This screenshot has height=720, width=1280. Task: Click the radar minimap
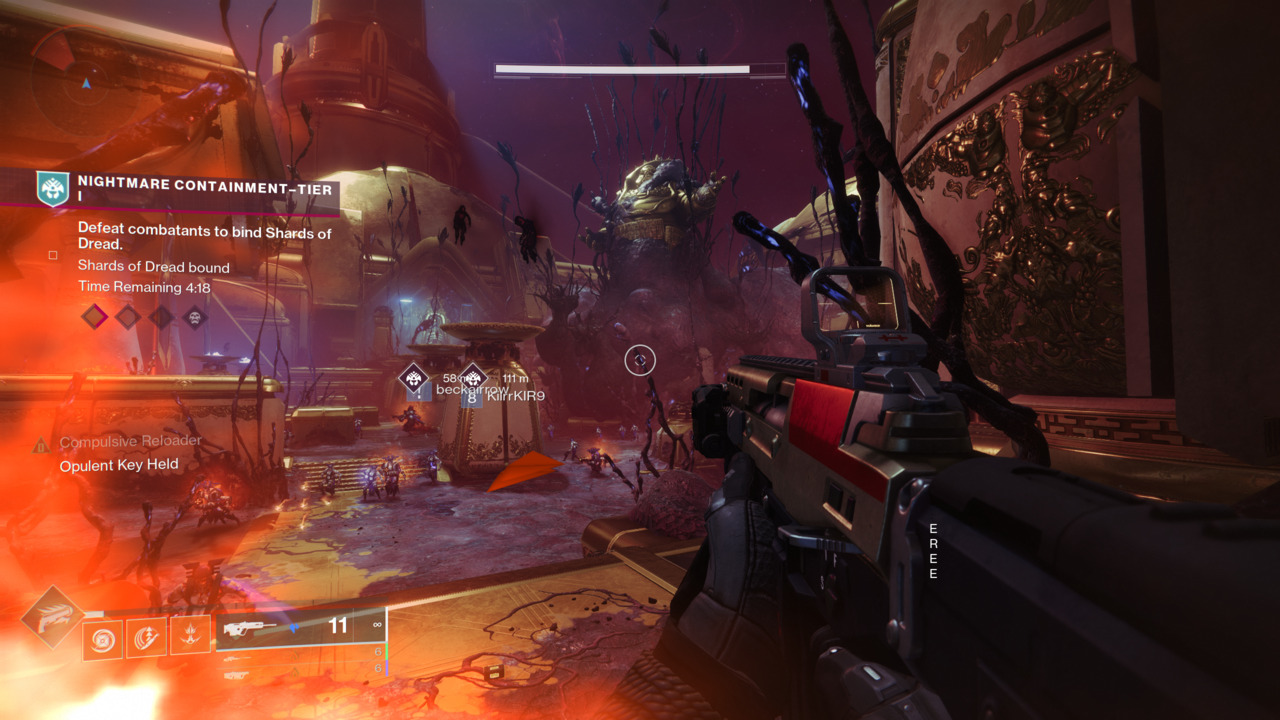pyautogui.click(x=86, y=82)
